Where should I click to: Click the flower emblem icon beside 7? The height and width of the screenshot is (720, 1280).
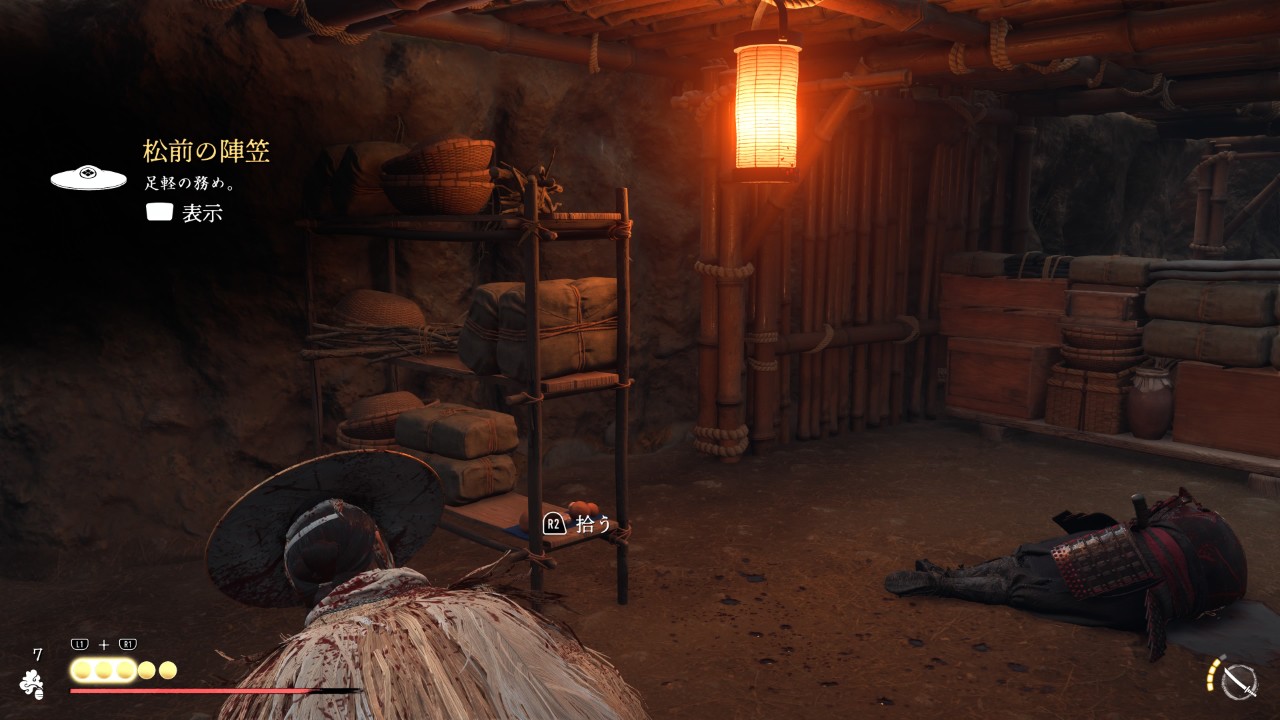click(x=33, y=683)
